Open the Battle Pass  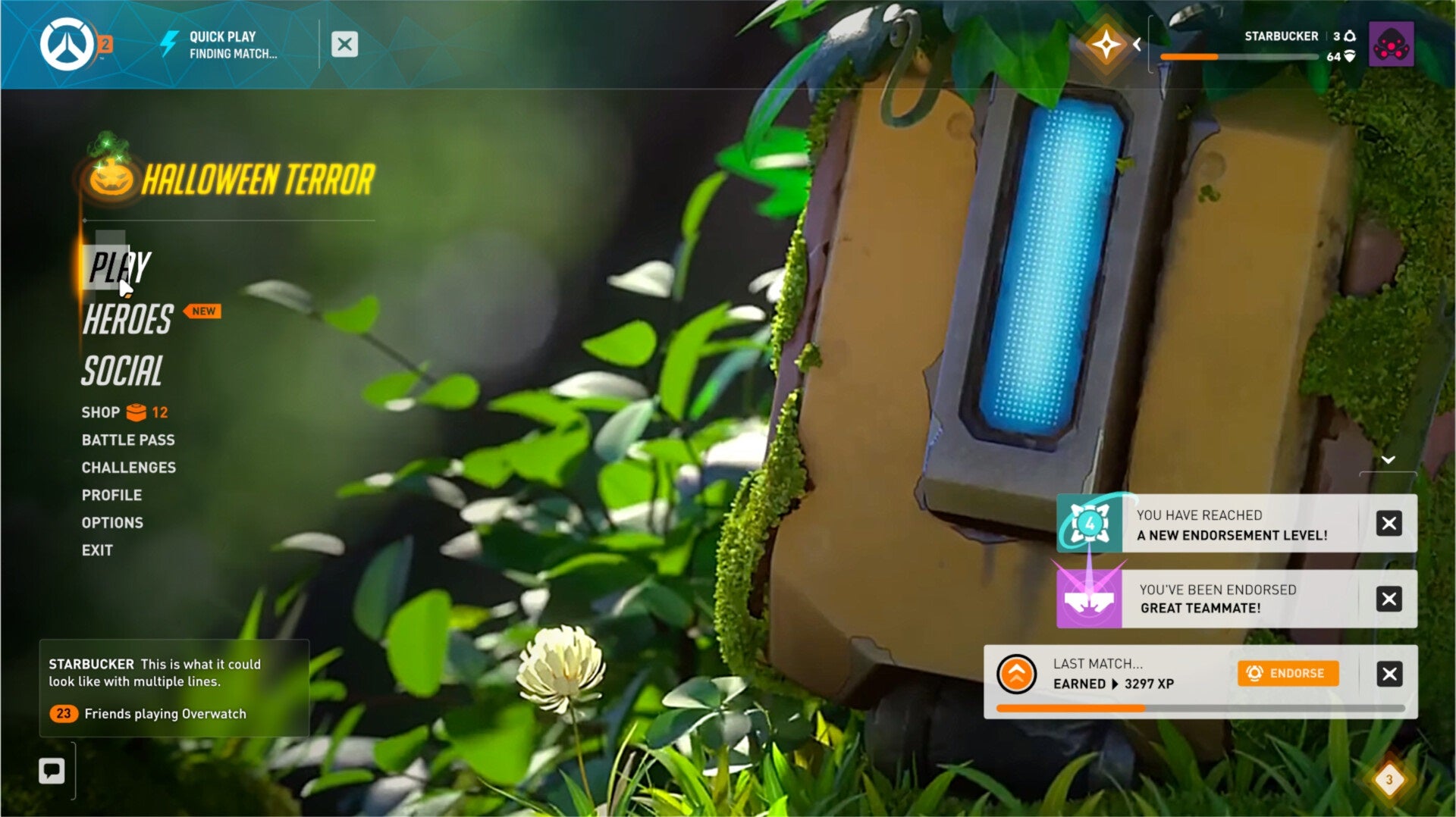coord(127,440)
